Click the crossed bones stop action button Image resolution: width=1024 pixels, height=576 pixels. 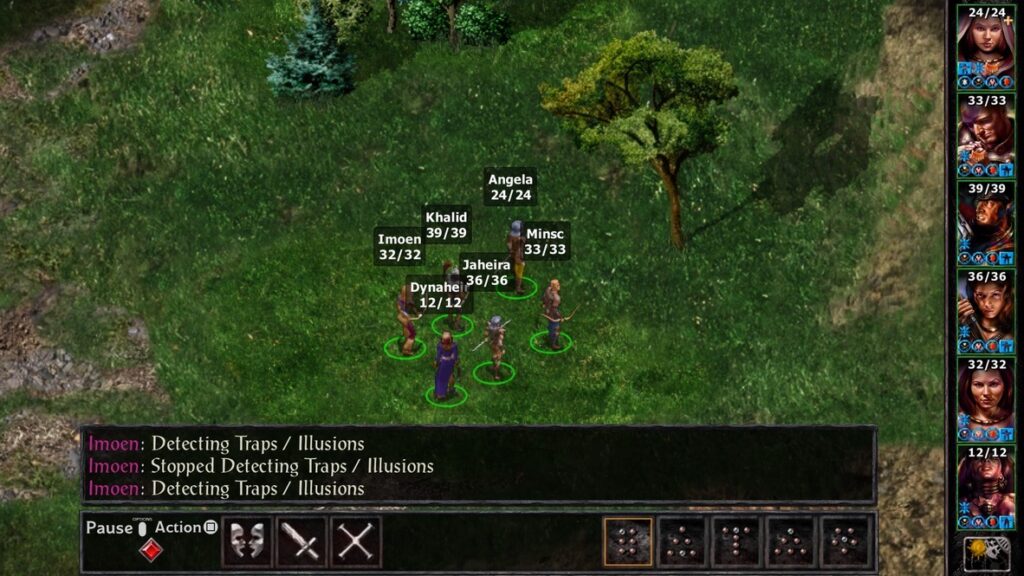tap(355, 541)
